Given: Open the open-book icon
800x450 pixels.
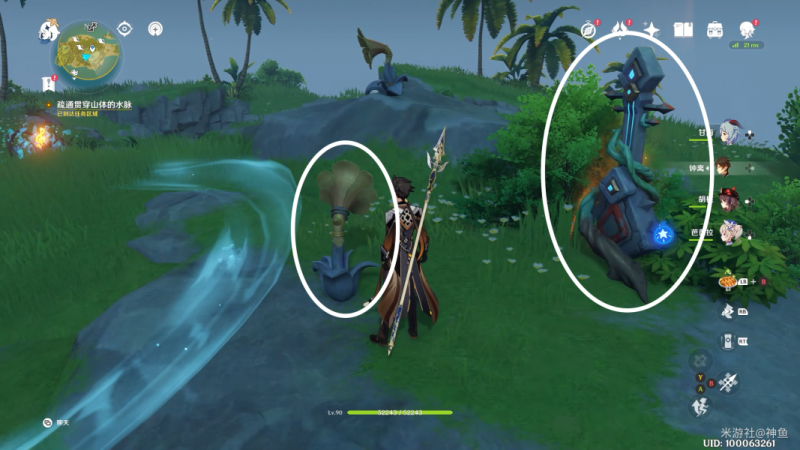Looking at the screenshot, I should (683, 31).
